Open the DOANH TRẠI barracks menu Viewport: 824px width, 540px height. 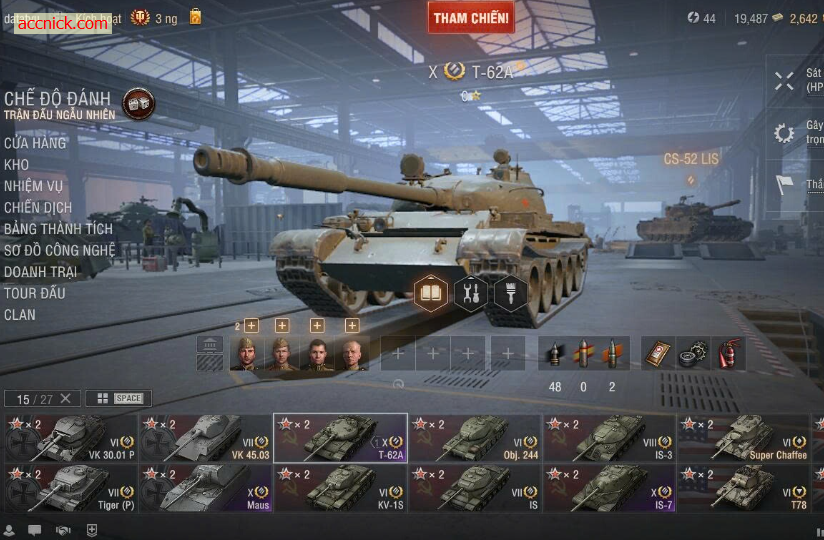point(41,272)
